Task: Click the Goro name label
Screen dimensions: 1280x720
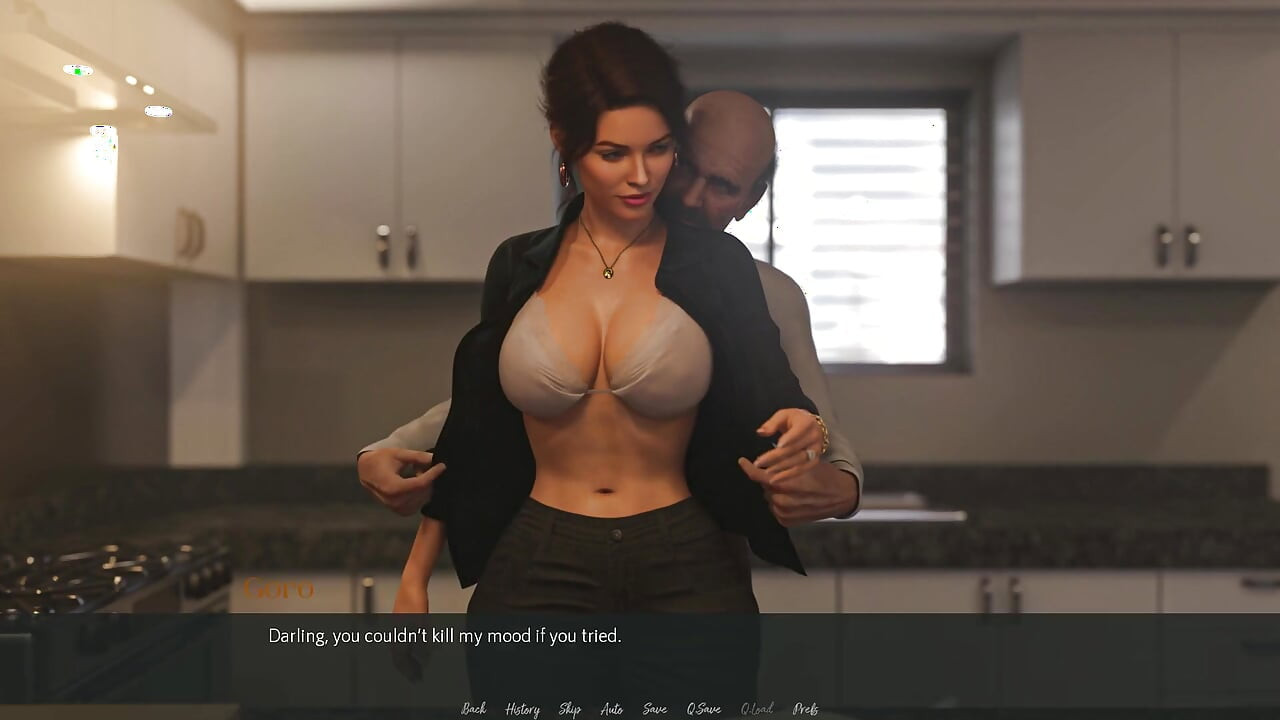Action: [x=281, y=589]
